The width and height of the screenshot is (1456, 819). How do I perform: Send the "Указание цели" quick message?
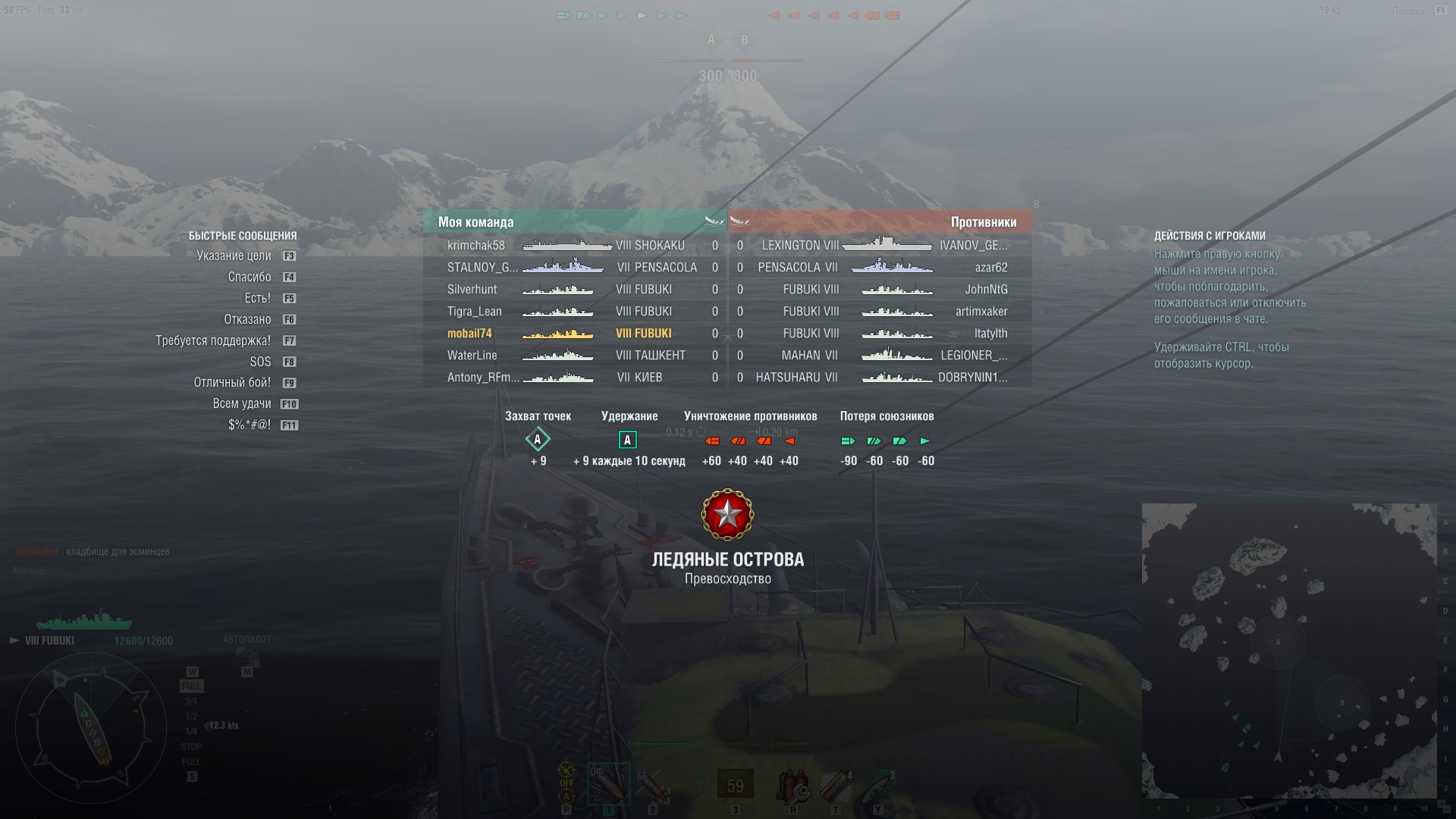234,256
